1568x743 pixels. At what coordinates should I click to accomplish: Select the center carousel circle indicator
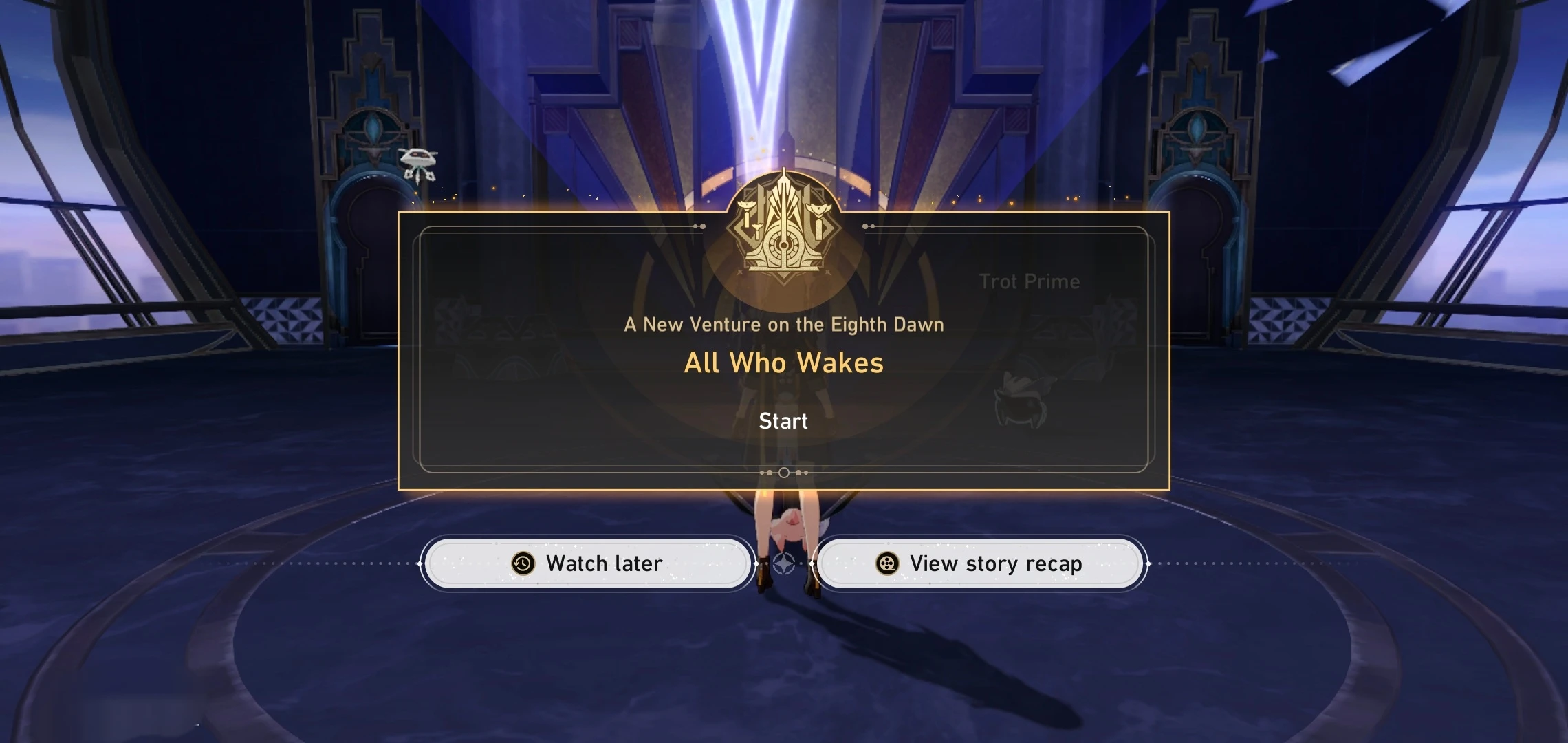[x=783, y=473]
